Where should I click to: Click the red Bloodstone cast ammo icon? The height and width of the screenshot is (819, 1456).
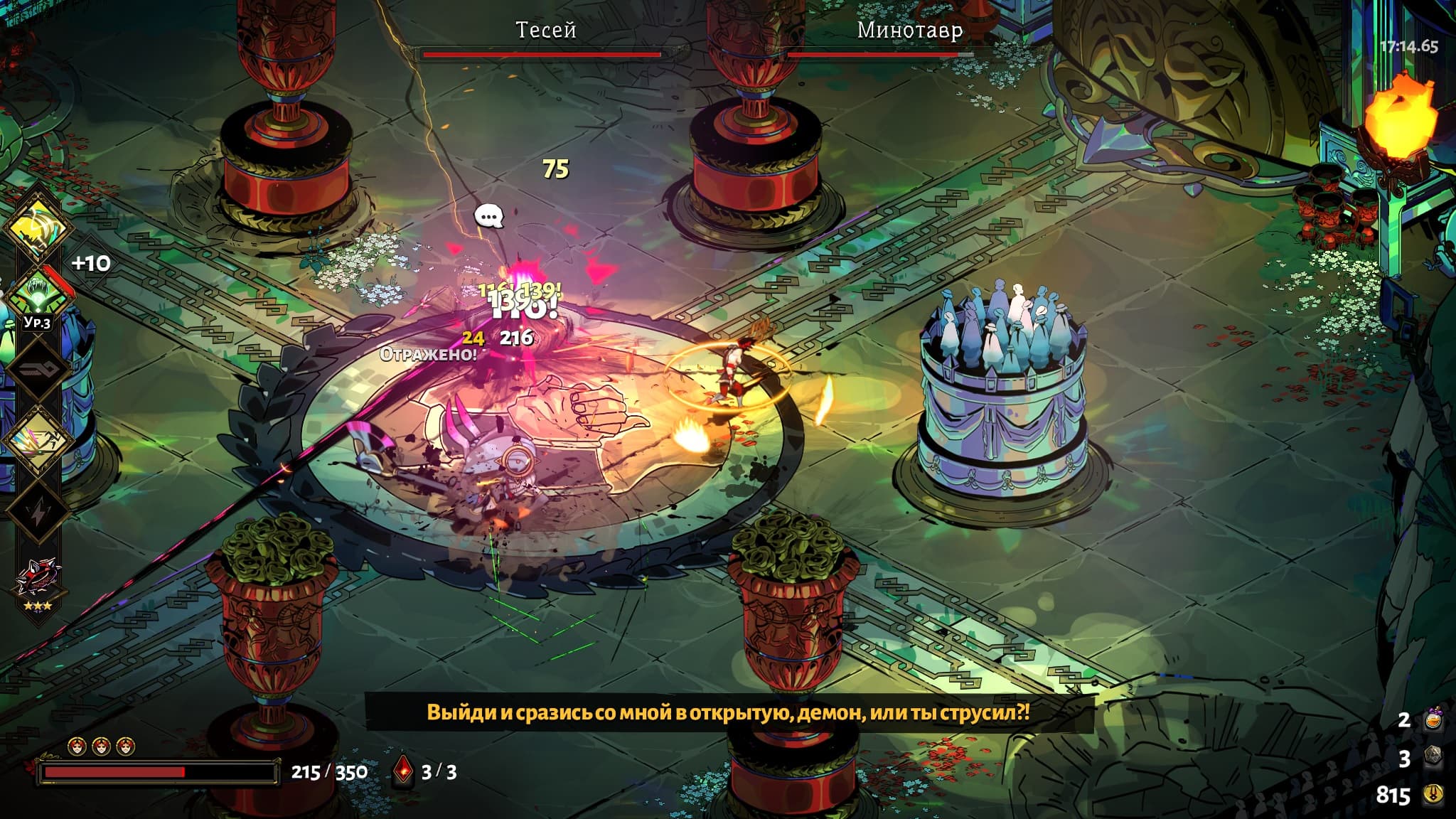(403, 771)
